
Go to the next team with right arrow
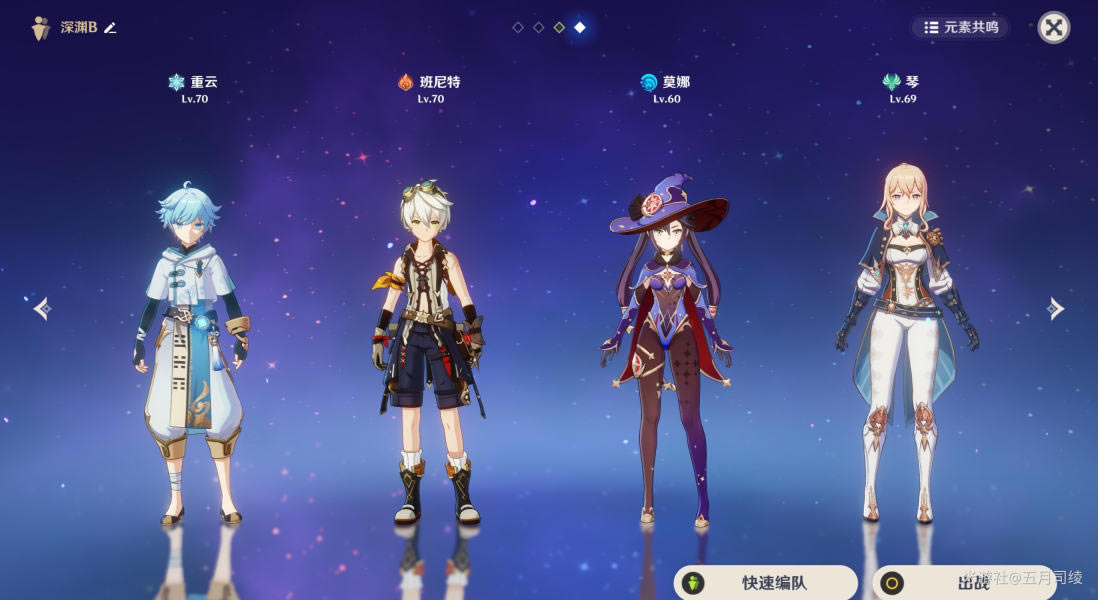[x=1056, y=308]
